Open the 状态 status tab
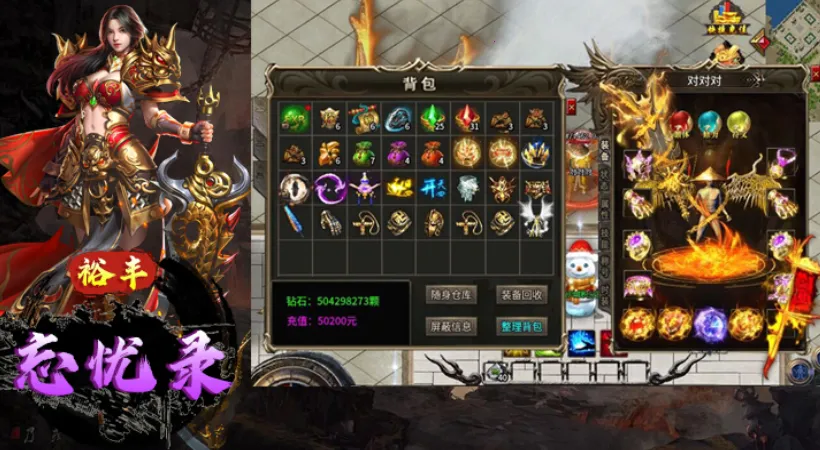This screenshot has width=820, height=450. (603, 175)
